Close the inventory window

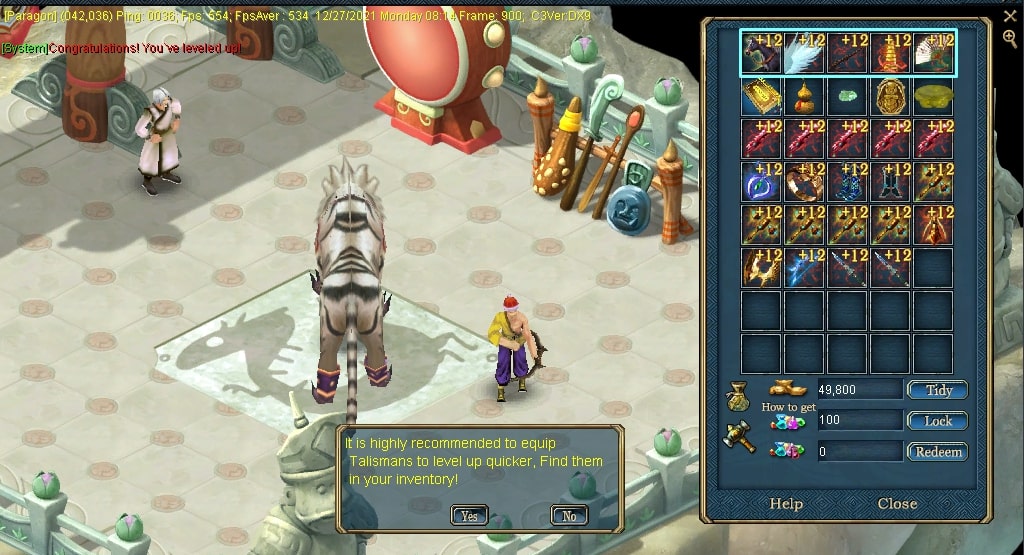point(897,503)
